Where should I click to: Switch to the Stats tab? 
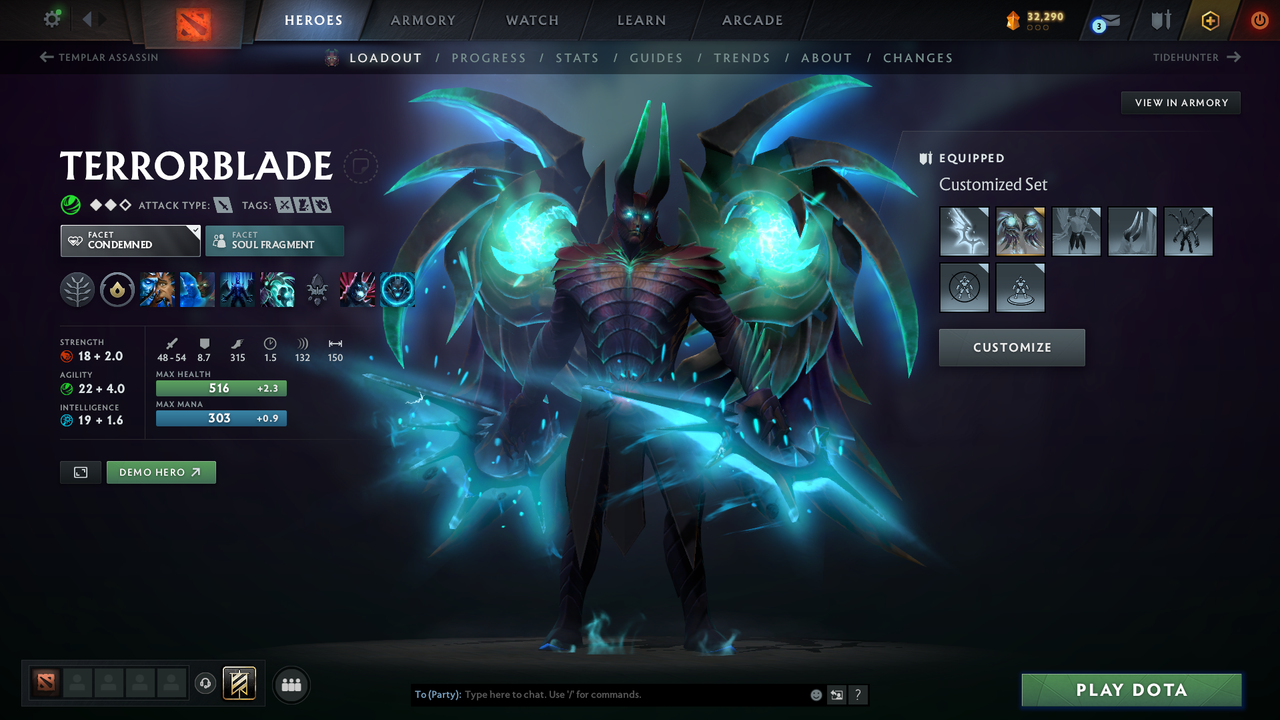(577, 57)
